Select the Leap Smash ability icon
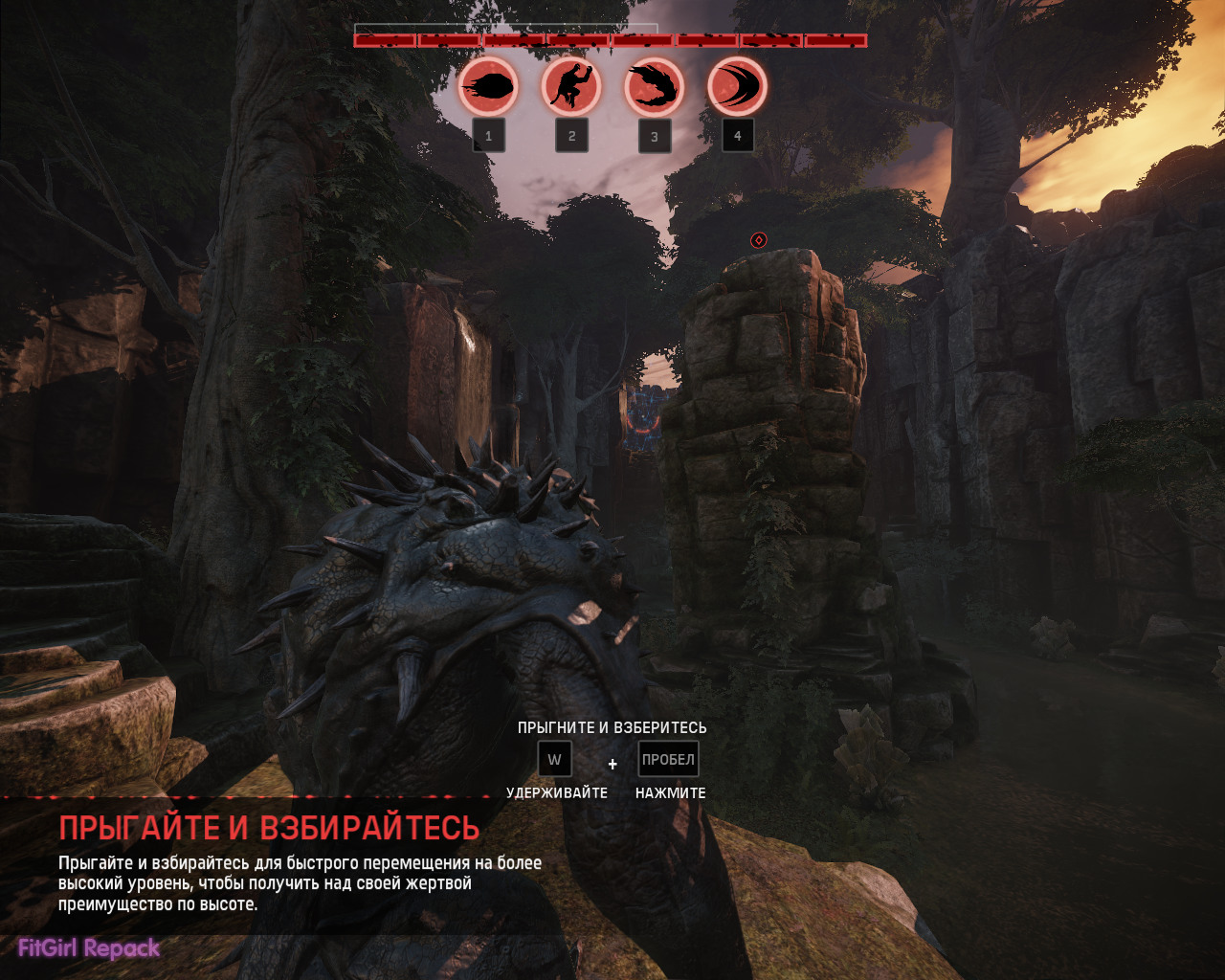 click(571, 87)
